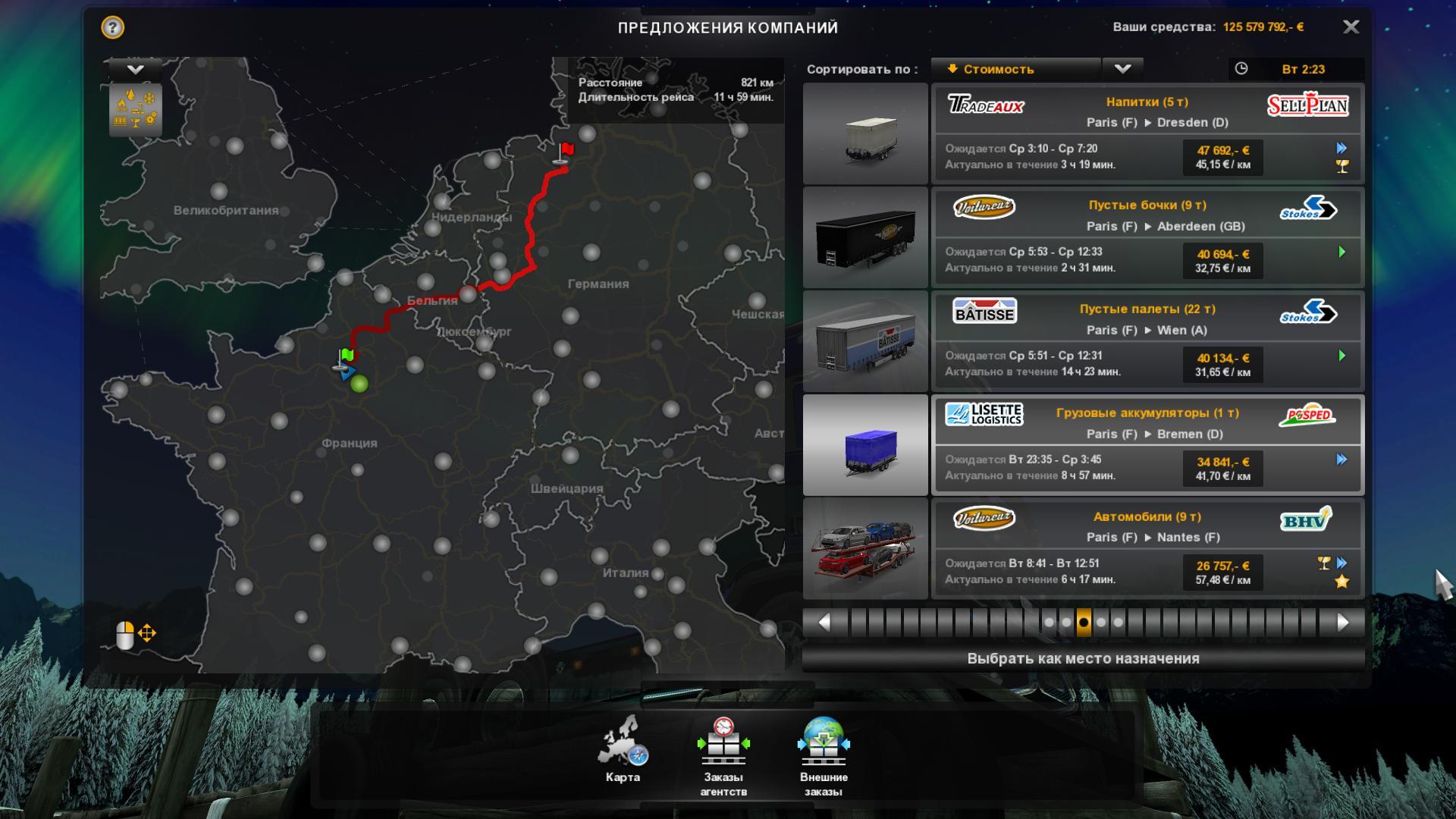Image resolution: width=1456 pixels, height=819 pixels.
Task: Click the red destination flag marker
Action: 566,151
